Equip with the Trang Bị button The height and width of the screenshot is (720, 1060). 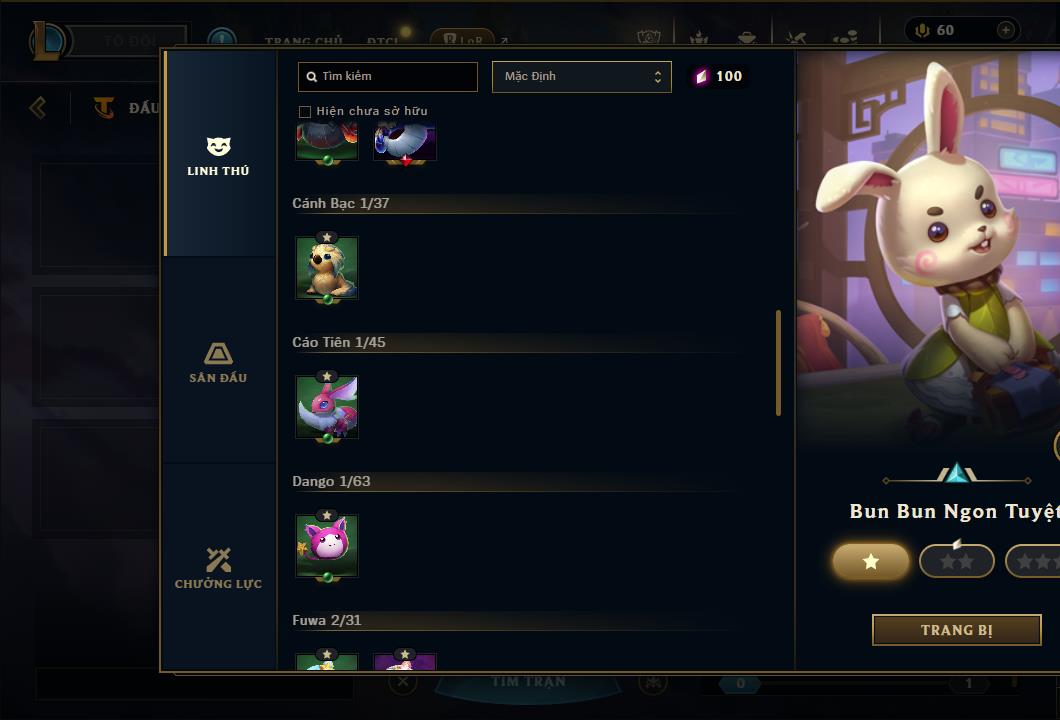956,630
